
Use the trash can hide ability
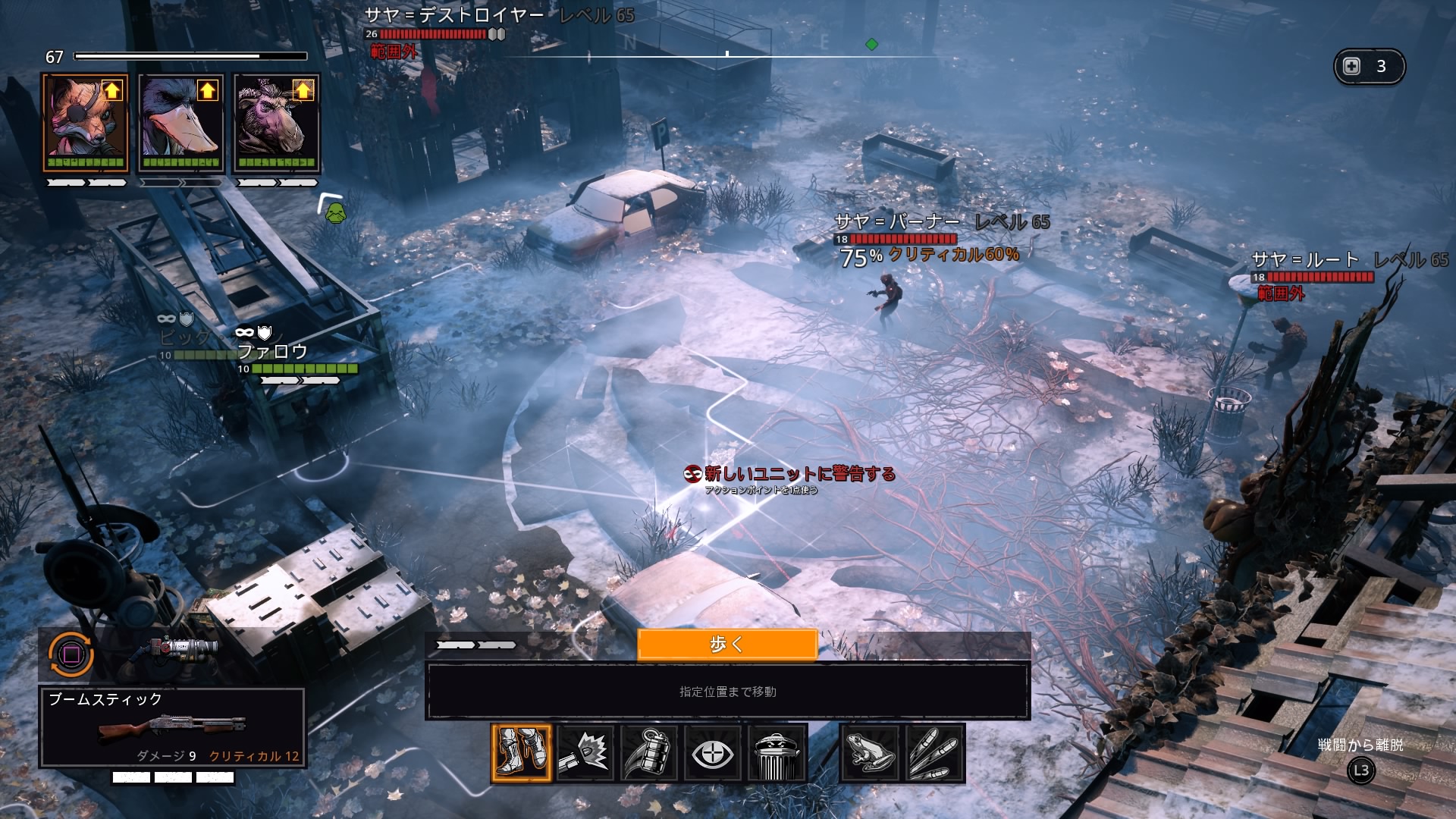(x=776, y=752)
